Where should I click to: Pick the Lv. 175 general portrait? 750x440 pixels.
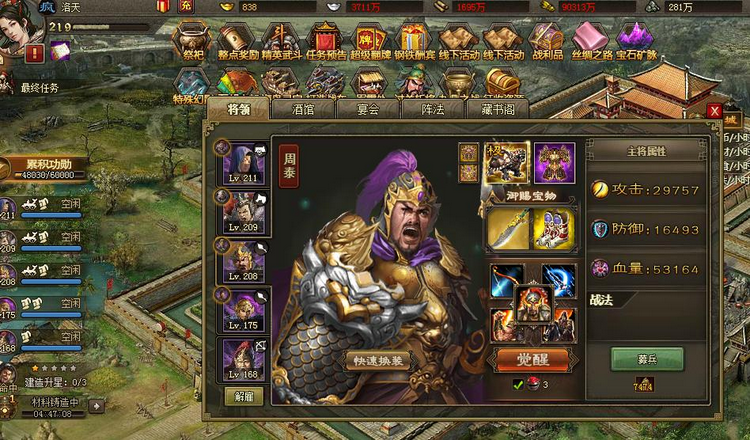(243, 310)
